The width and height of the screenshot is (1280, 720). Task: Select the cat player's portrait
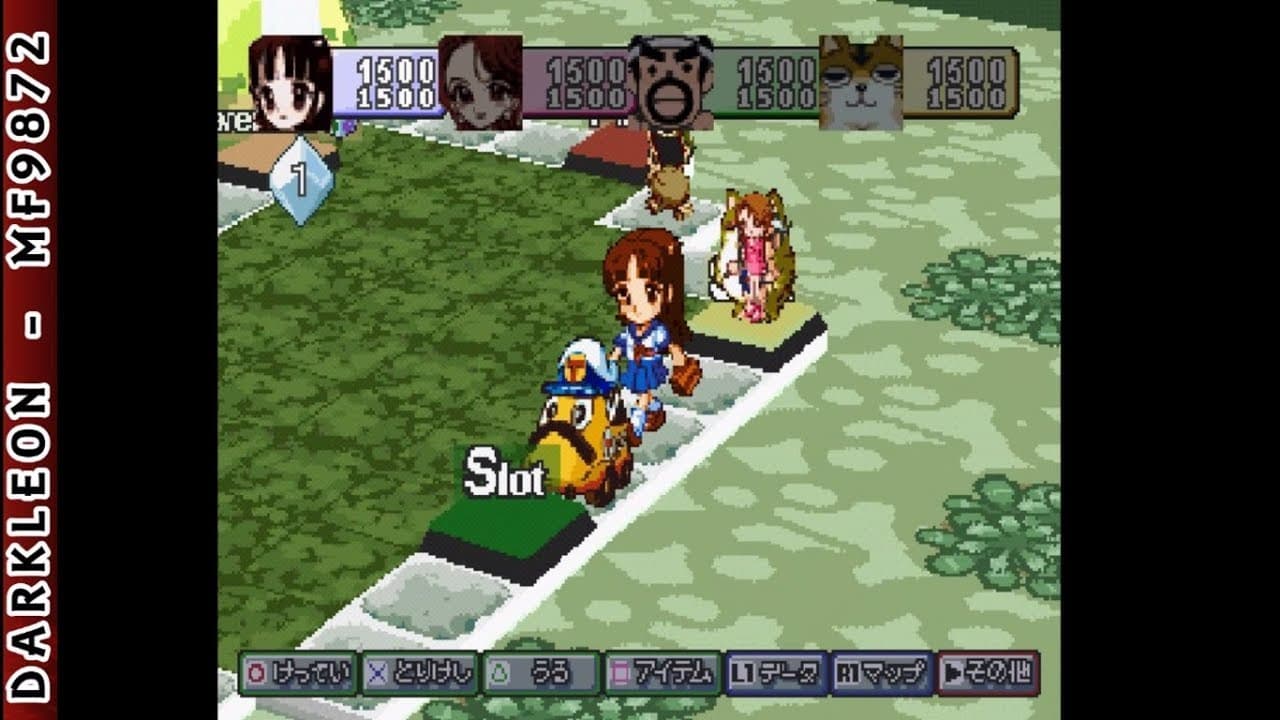(x=858, y=85)
